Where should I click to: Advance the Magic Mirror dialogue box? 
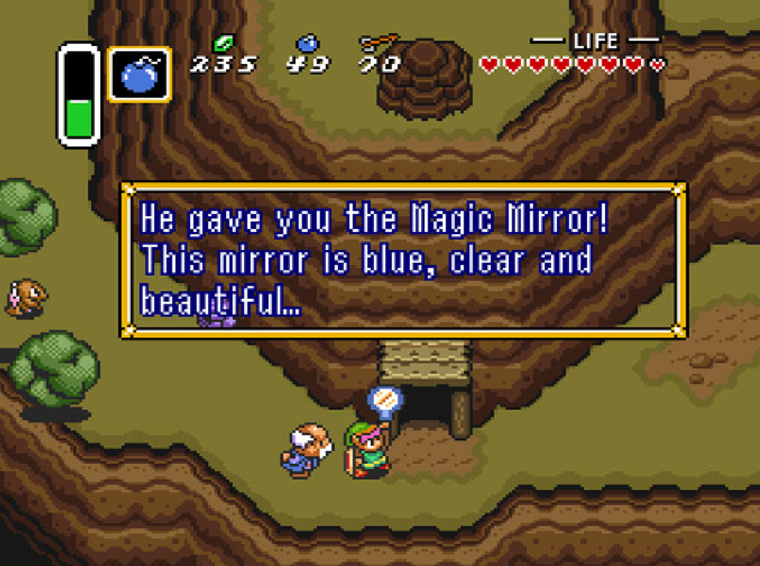coord(403,260)
